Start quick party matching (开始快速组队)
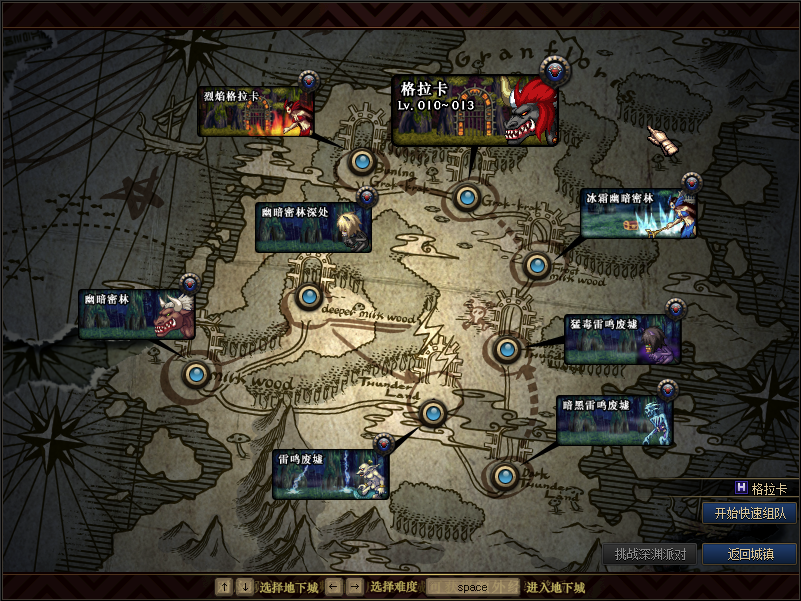This screenshot has width=801, height=601. click(749, 514)
